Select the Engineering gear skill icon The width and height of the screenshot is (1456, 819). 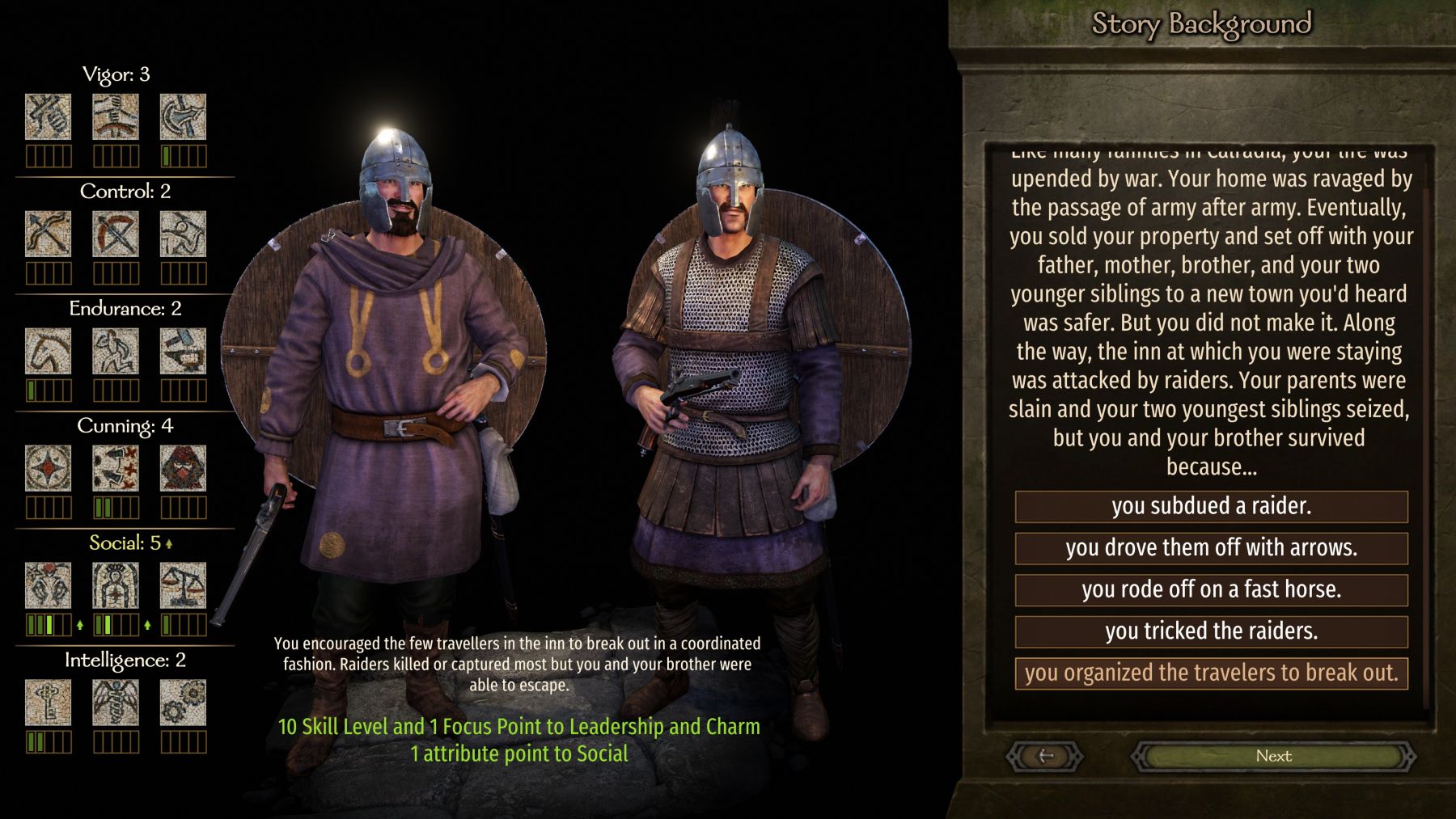pos(183,703)
